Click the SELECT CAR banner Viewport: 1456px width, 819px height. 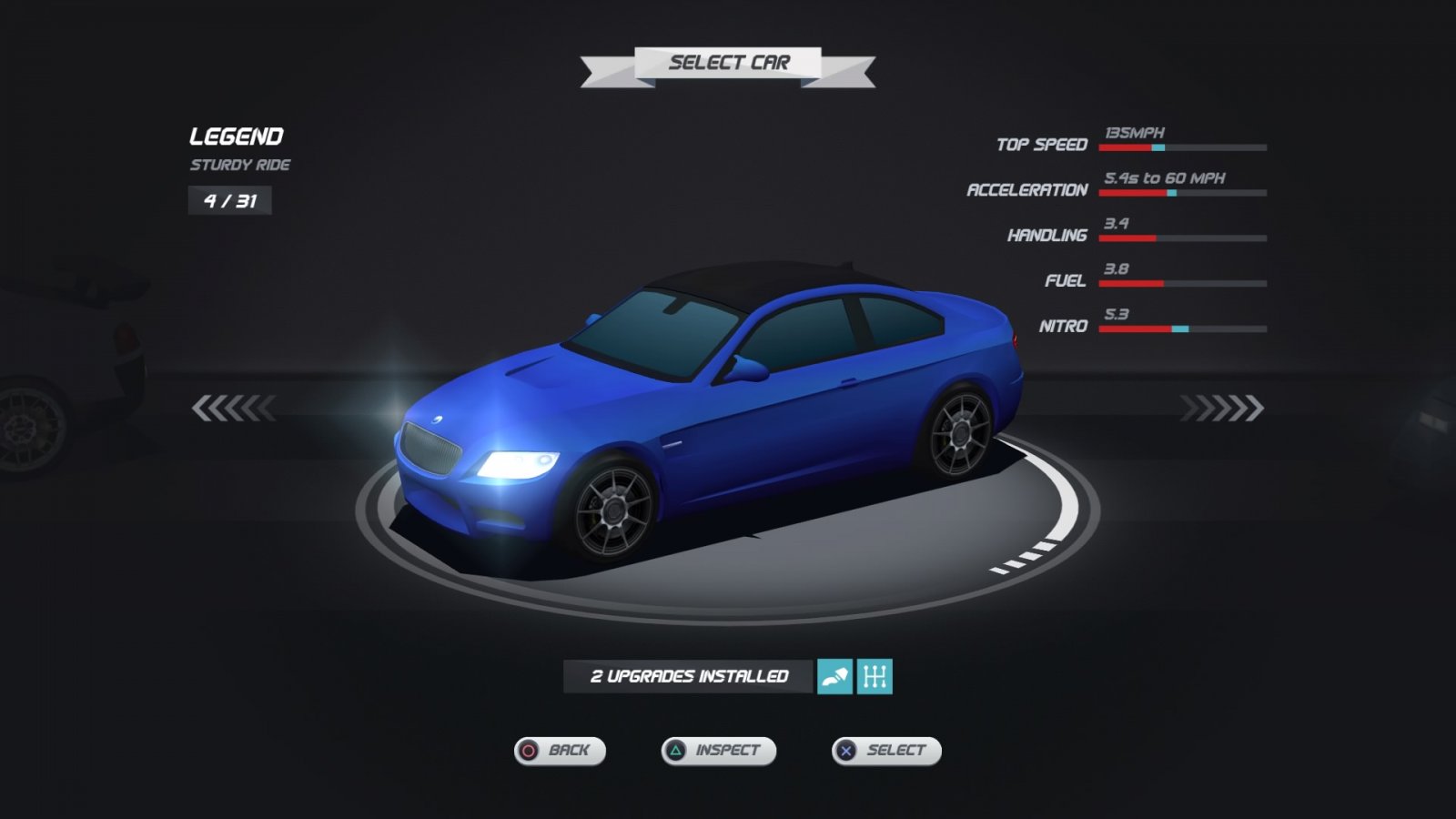tap(728, 64)
